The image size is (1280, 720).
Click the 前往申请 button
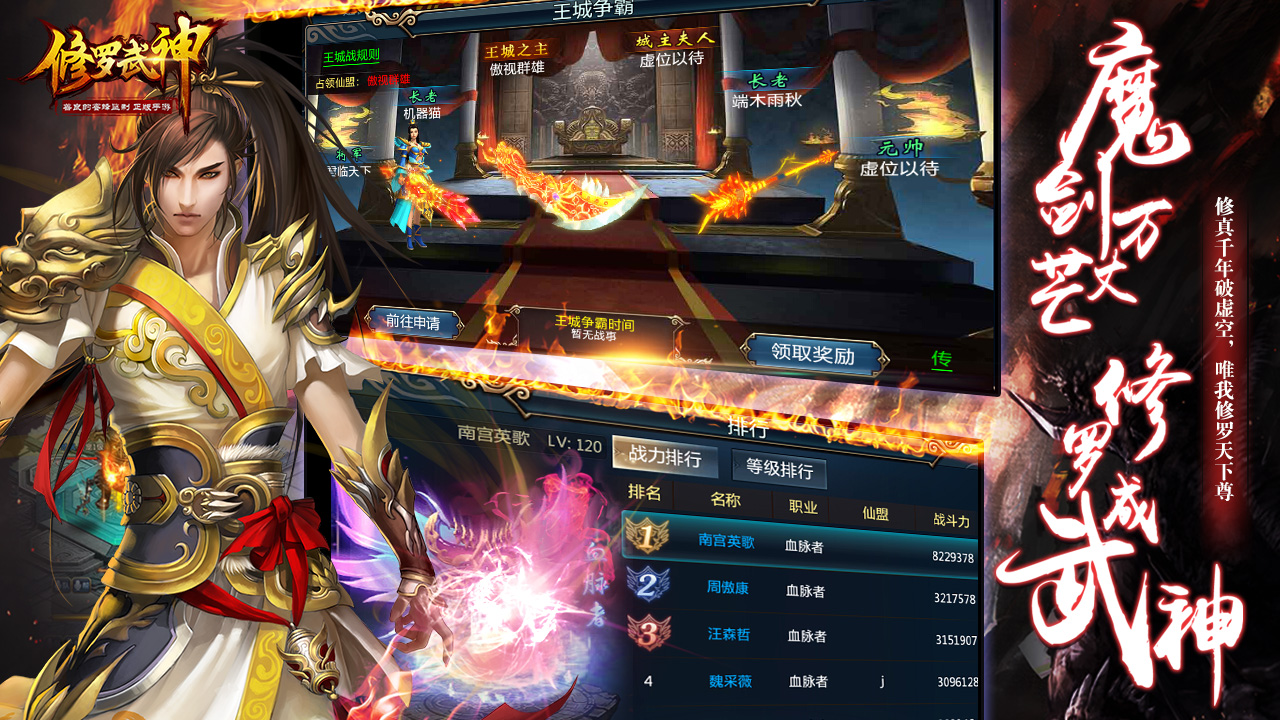[413, 322]
